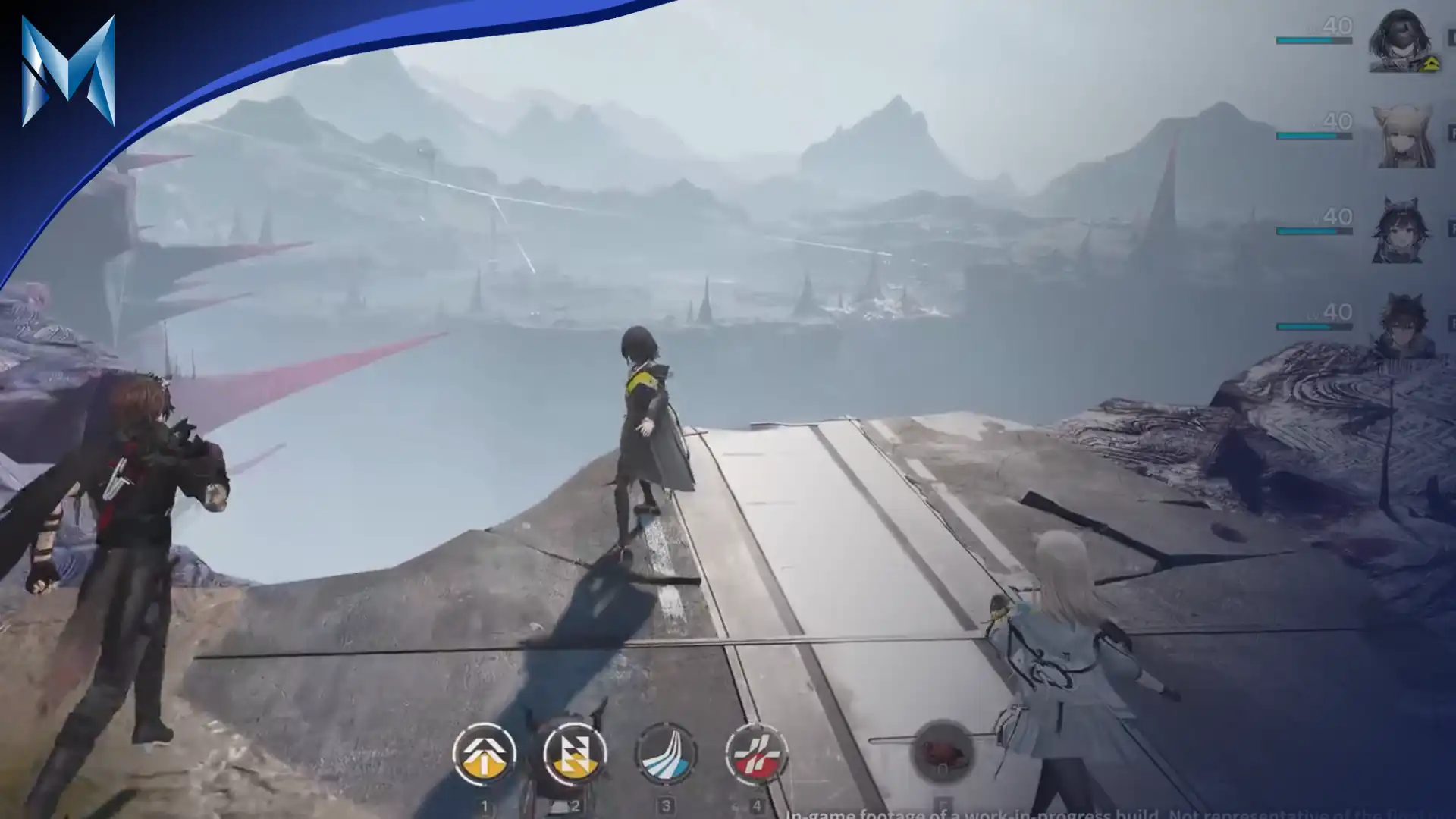Choose the dark-haired cat-eared girl portrait
The width and height of the screenshot is (1456, 819).
(x=1401, y=231)
